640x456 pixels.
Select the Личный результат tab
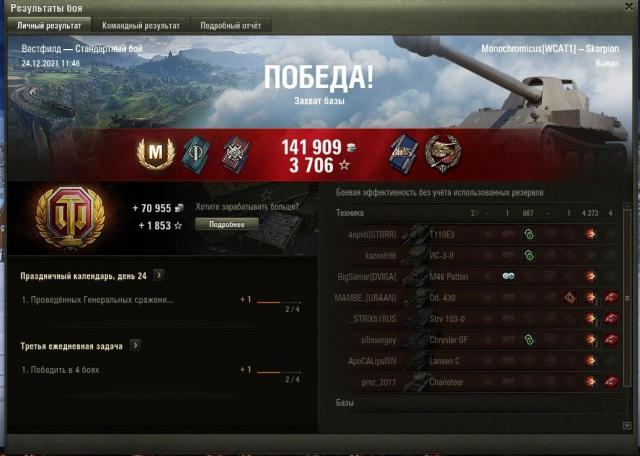click(49, 24)
